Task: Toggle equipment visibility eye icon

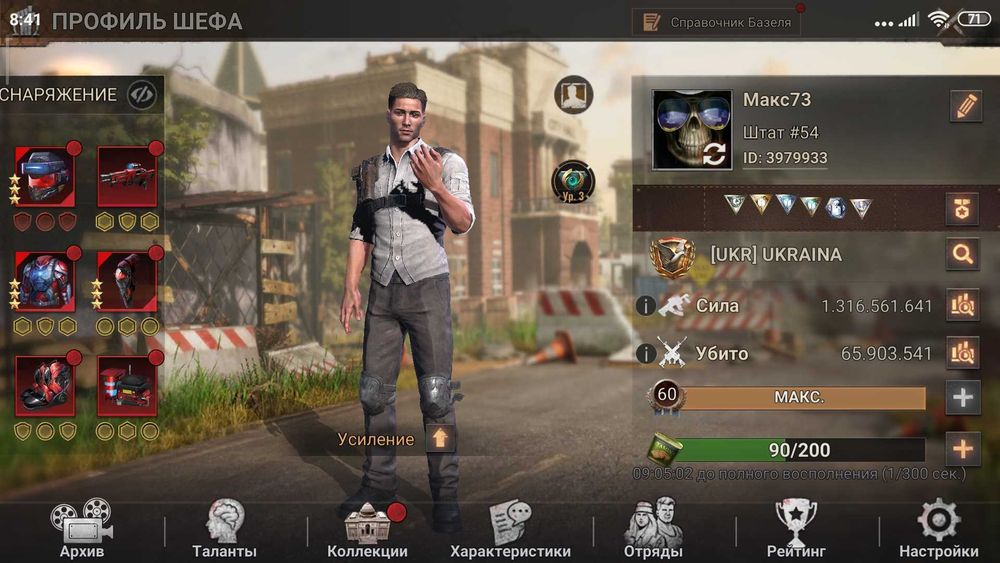Action: coord(142,95)
